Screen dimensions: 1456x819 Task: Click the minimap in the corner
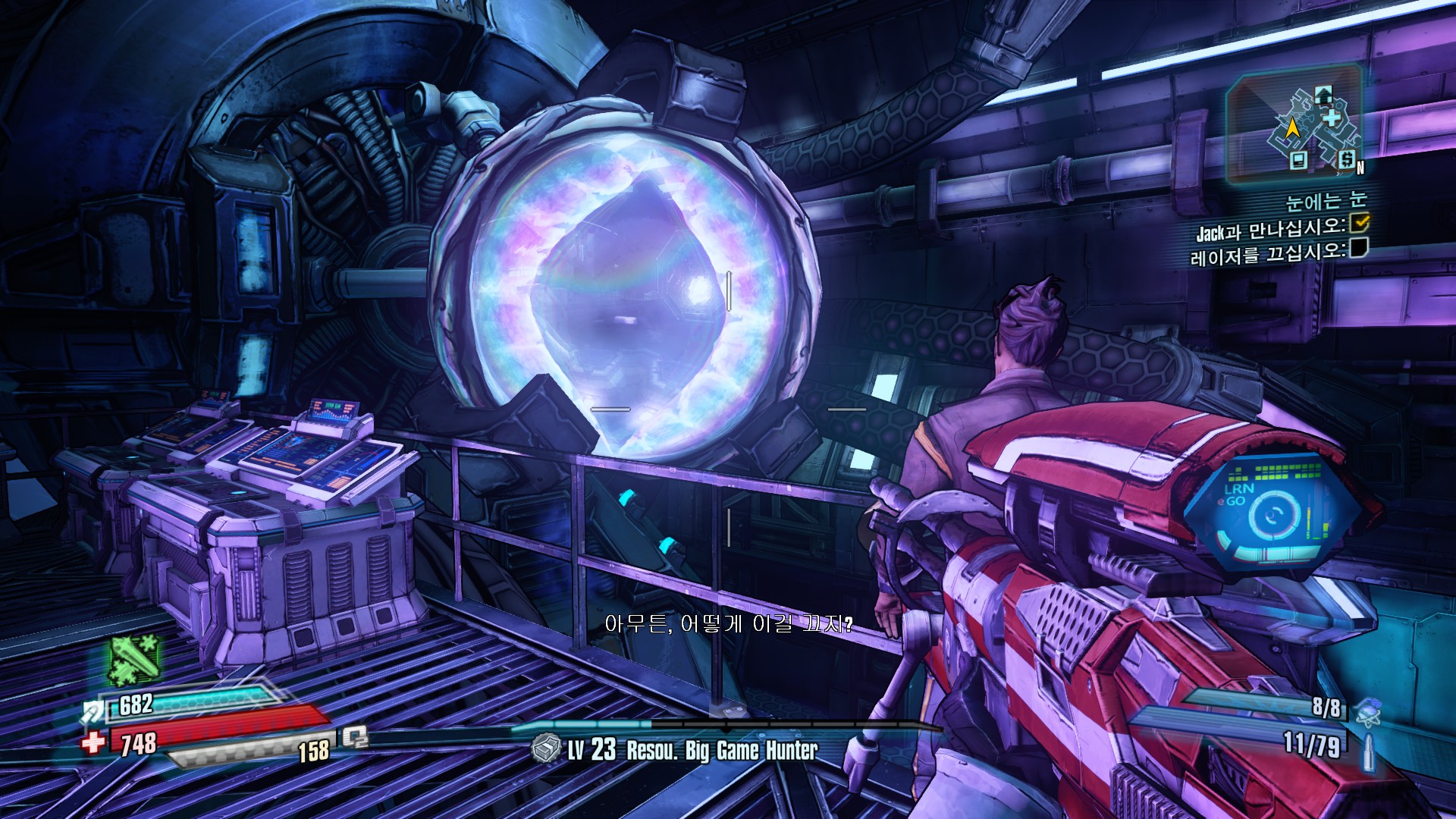click(1295, 127)
